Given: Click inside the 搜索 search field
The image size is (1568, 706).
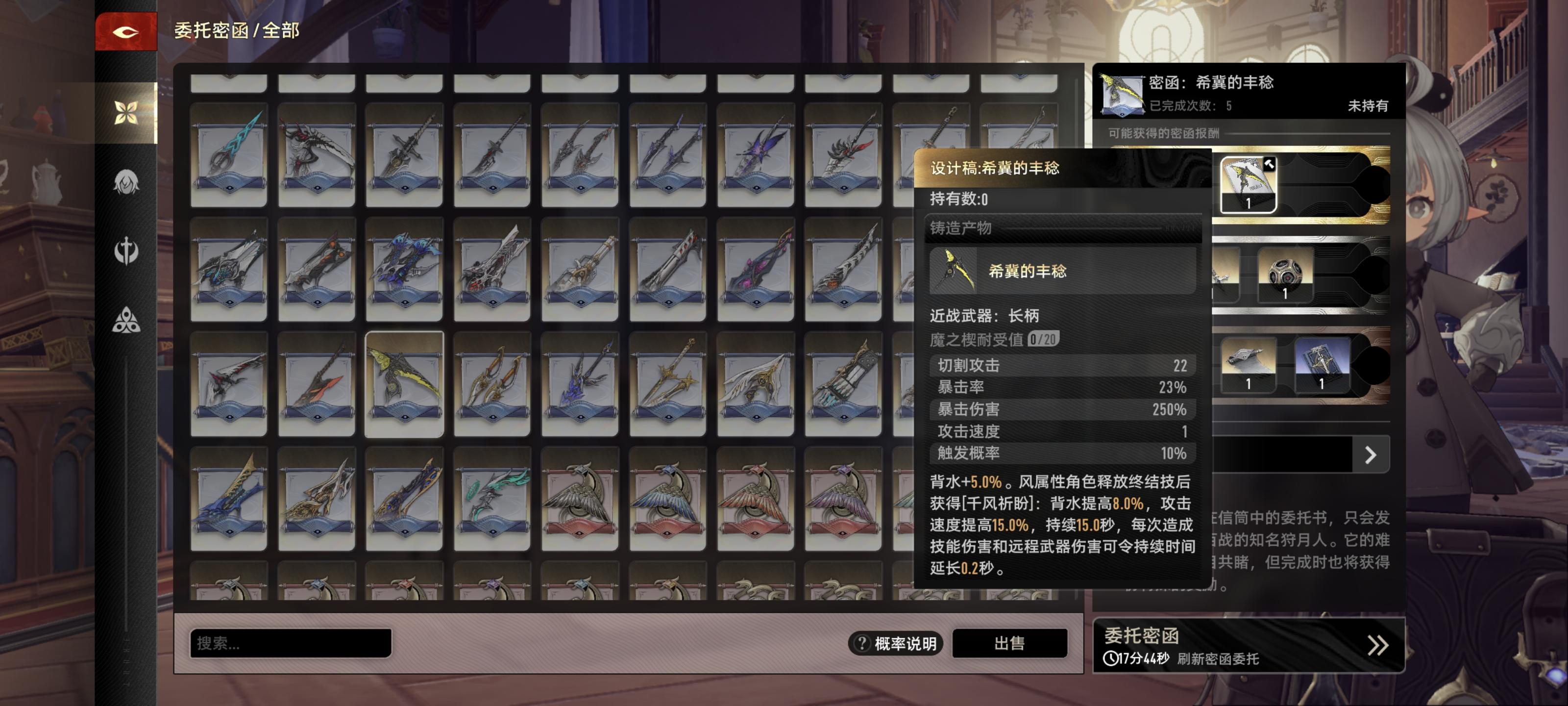Looking at the screenshot, I should click(289, 643).
